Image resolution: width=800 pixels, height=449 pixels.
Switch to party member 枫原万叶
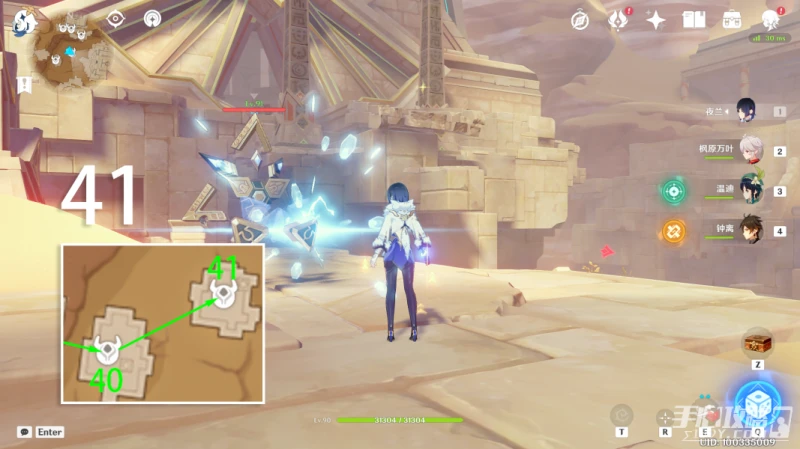750,151
